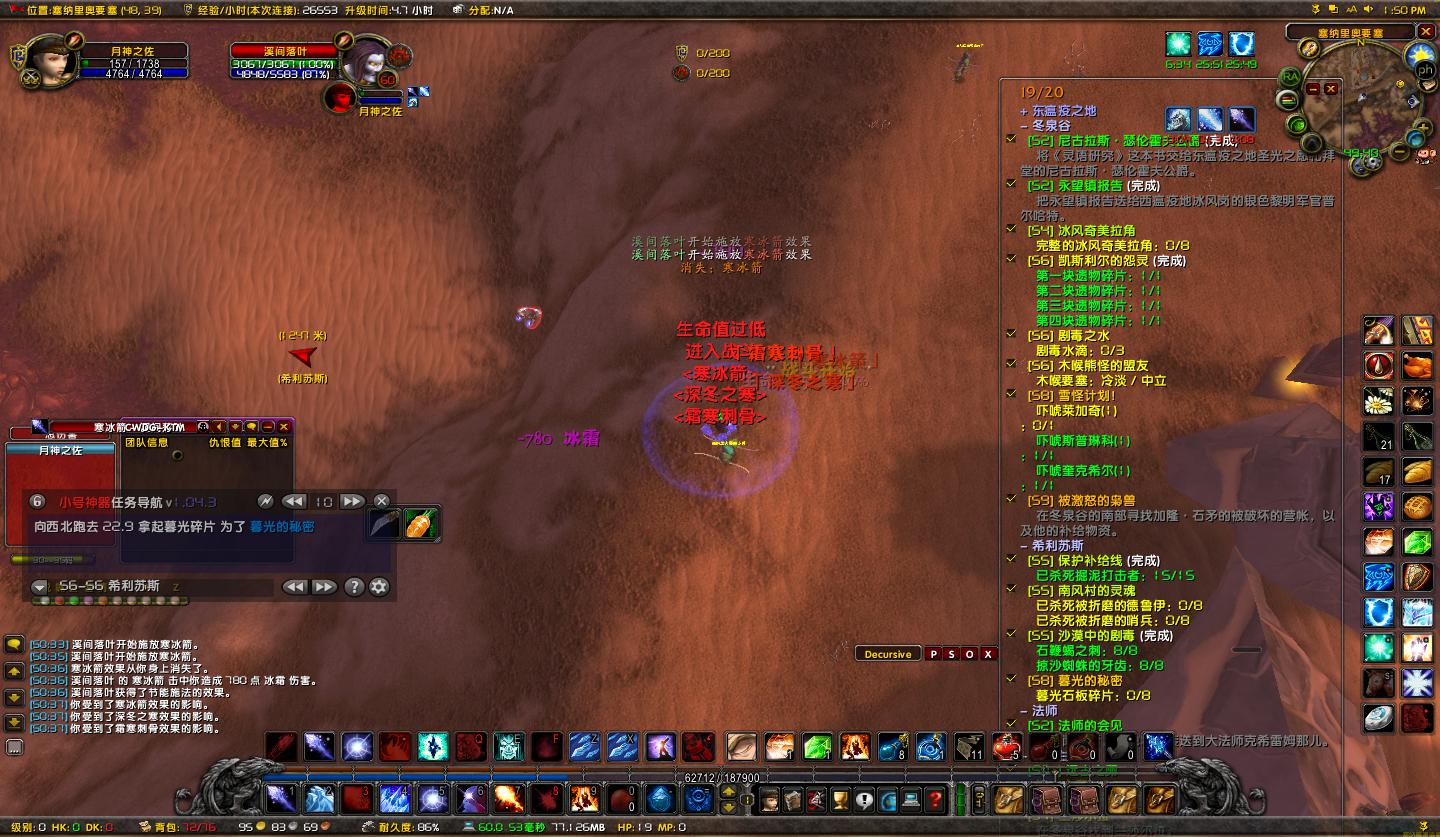Toggle the checkmark next to 永望镇报告 quest
The height and width of the screenshot is (837, 1440).
tap(1013, 184)
